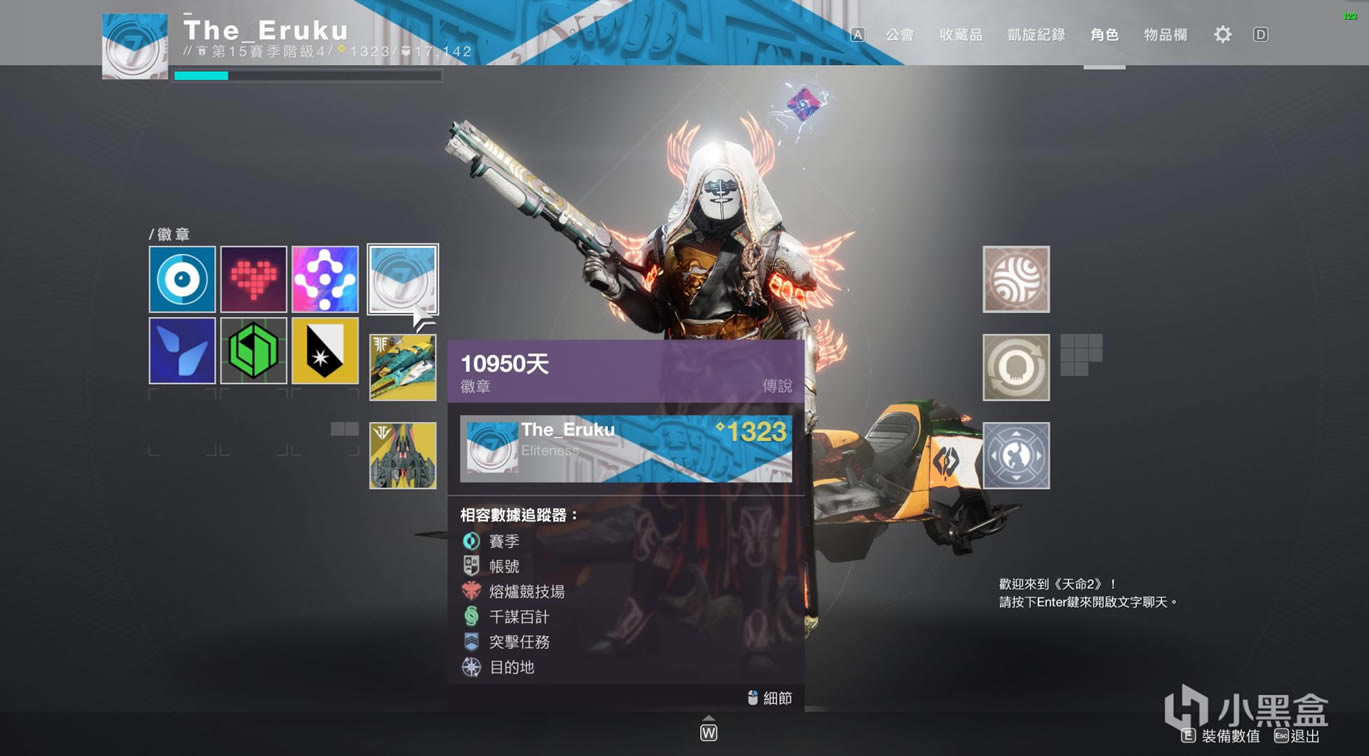Open the teal and gold ship slot
The width and height of the screenshot is (1369, 756).
click(x=402, y=367)
